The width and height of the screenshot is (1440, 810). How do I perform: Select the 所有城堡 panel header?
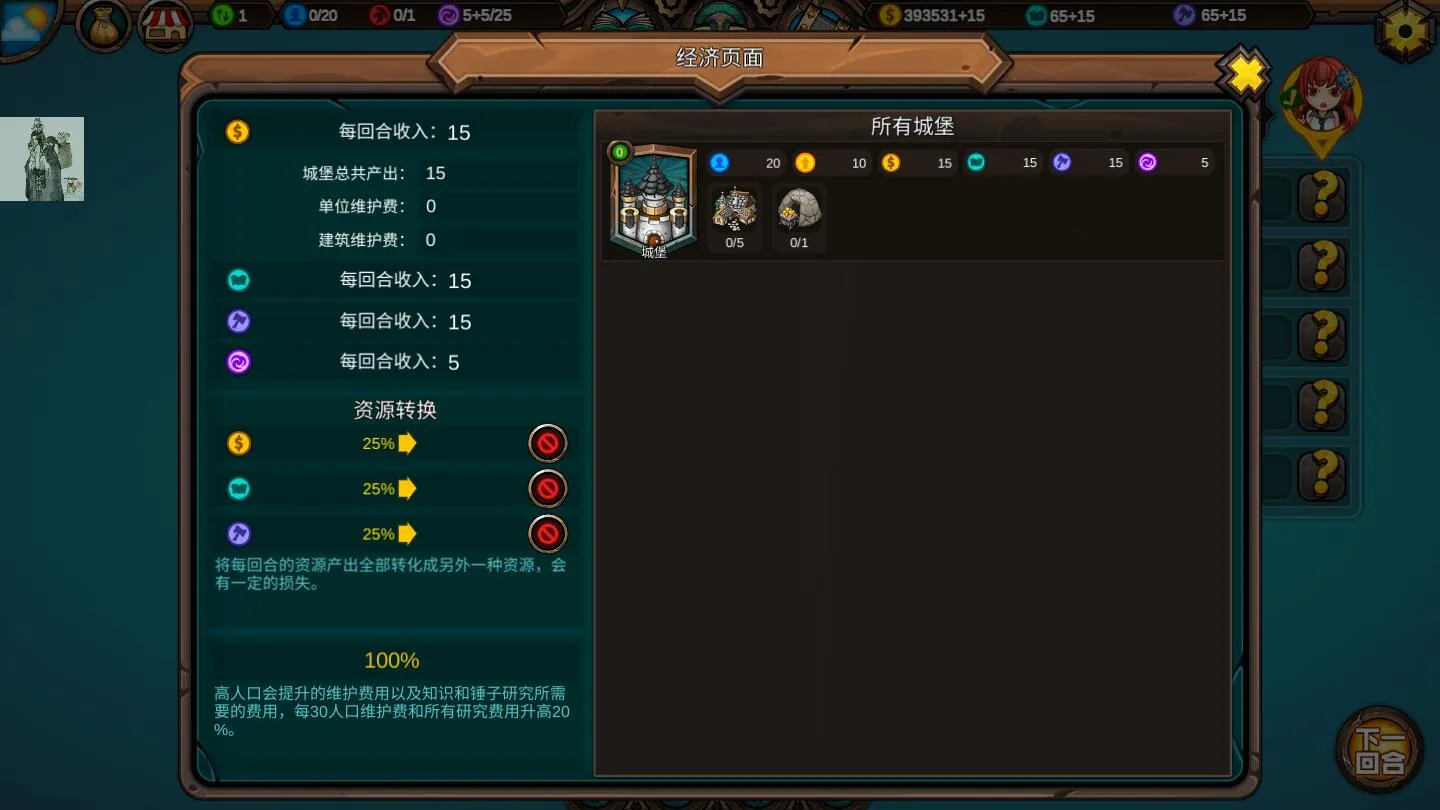pos(911,127)
